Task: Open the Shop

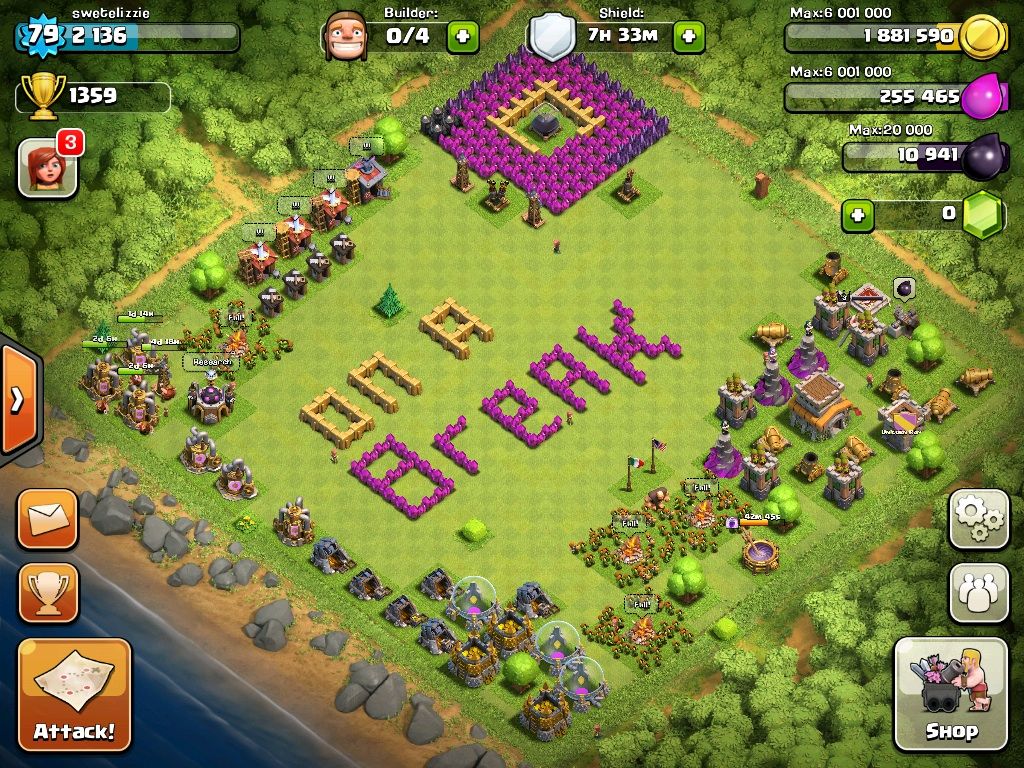Action: point(950,693)
